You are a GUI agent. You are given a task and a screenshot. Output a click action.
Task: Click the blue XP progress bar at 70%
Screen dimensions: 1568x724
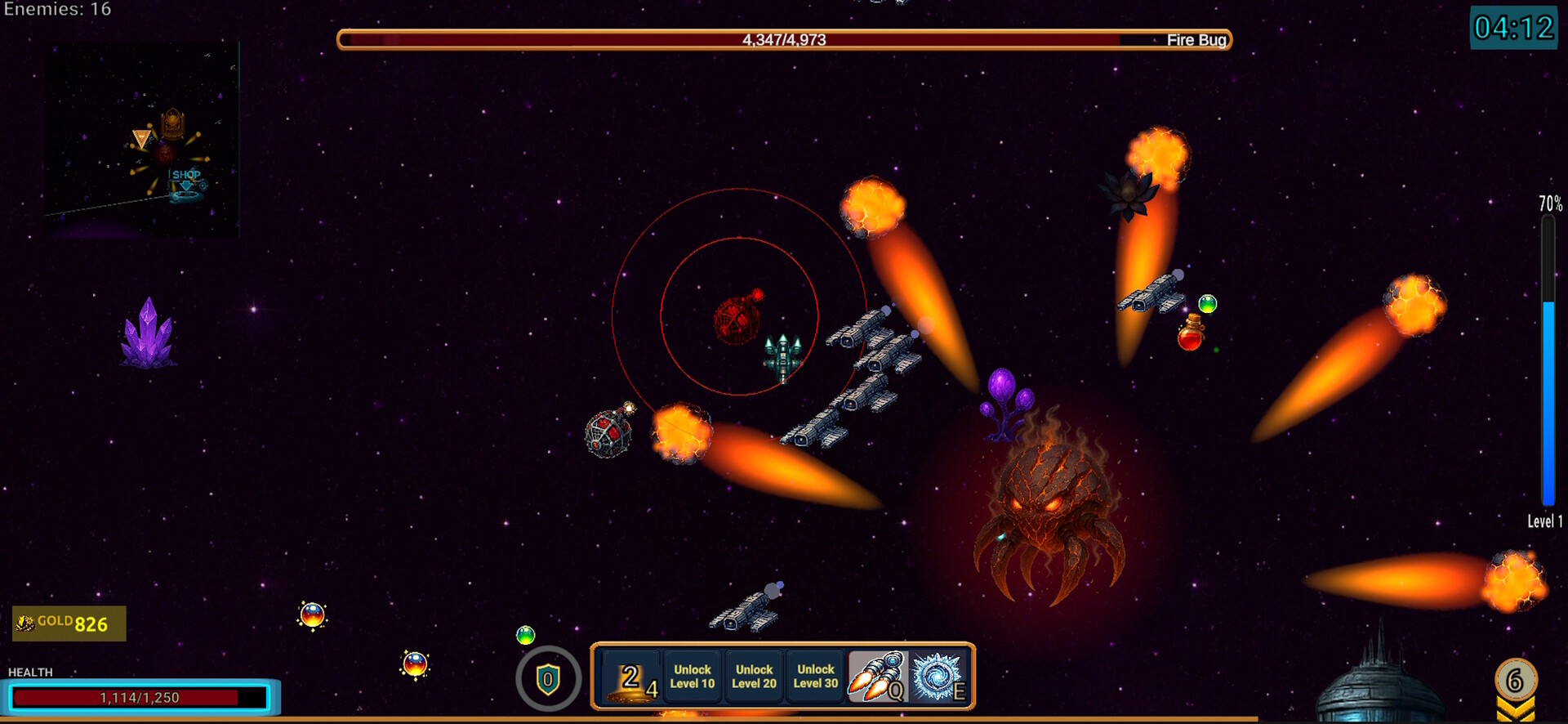click(1546, 400)
